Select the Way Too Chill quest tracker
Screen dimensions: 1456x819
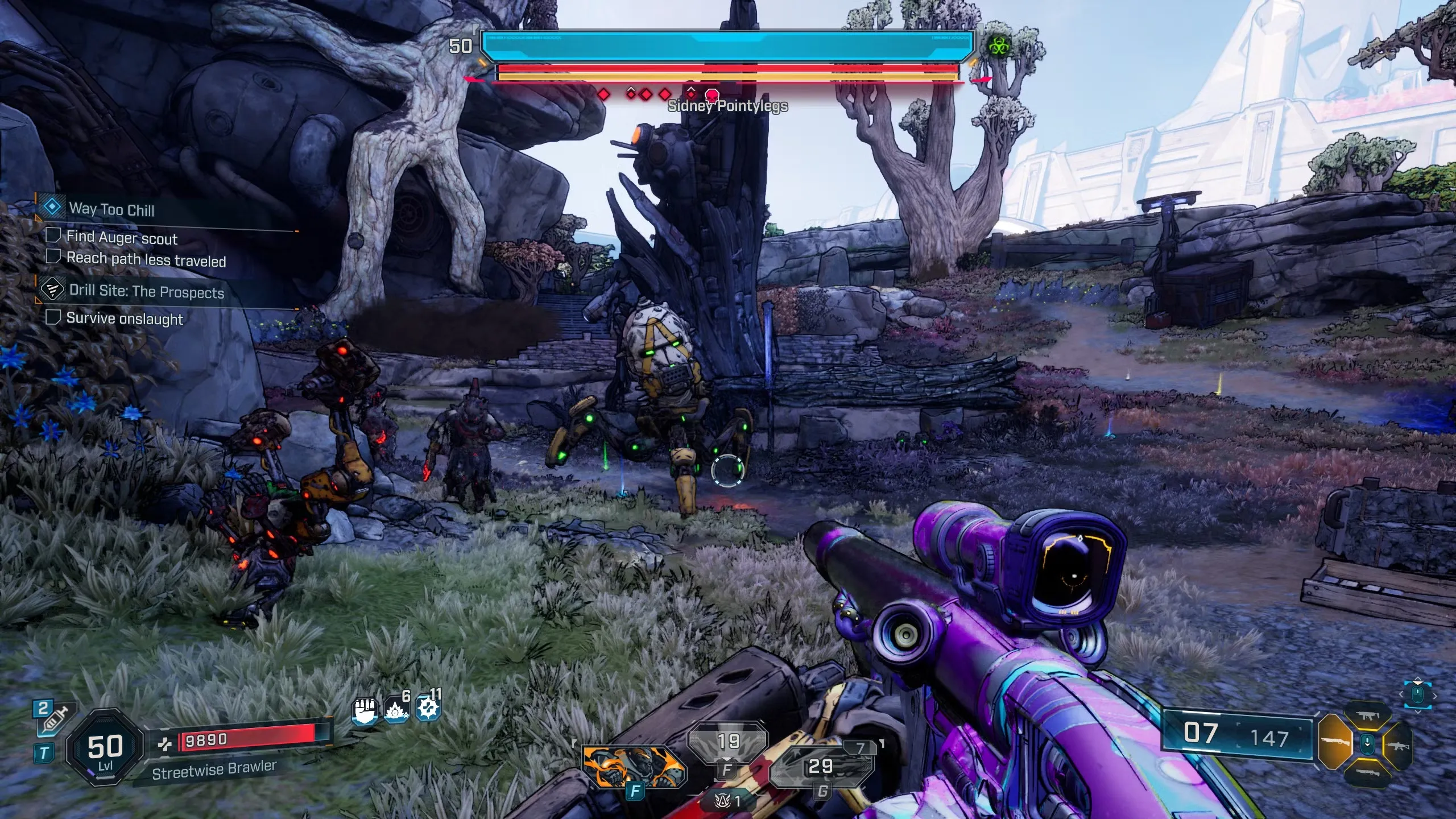click(x=111, y=209)
